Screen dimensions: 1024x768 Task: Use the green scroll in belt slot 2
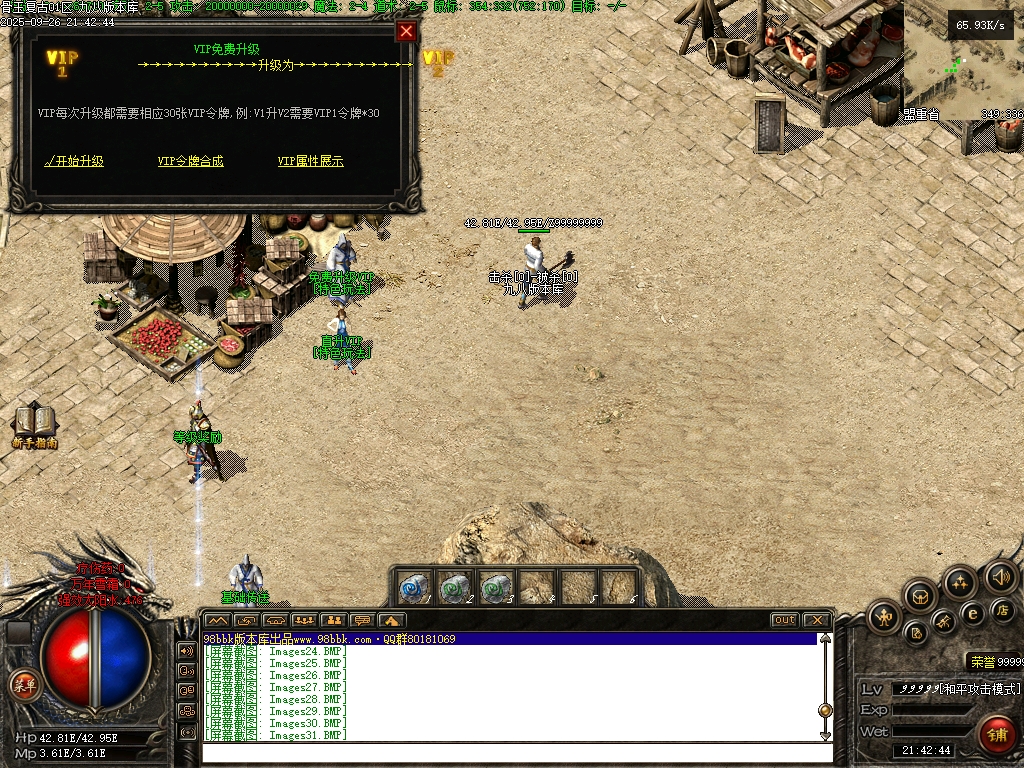click(x=455, y=587)
